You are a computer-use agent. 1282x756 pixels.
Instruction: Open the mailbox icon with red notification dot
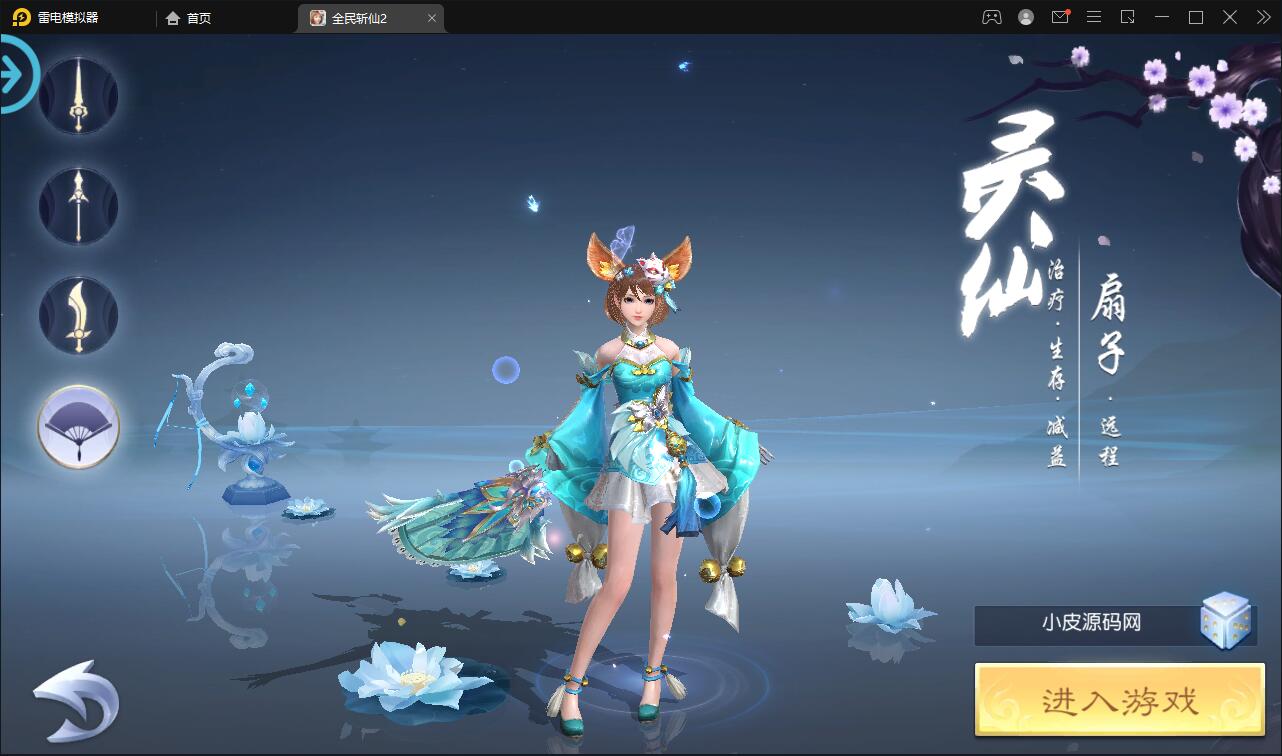tap(1060, 17)
